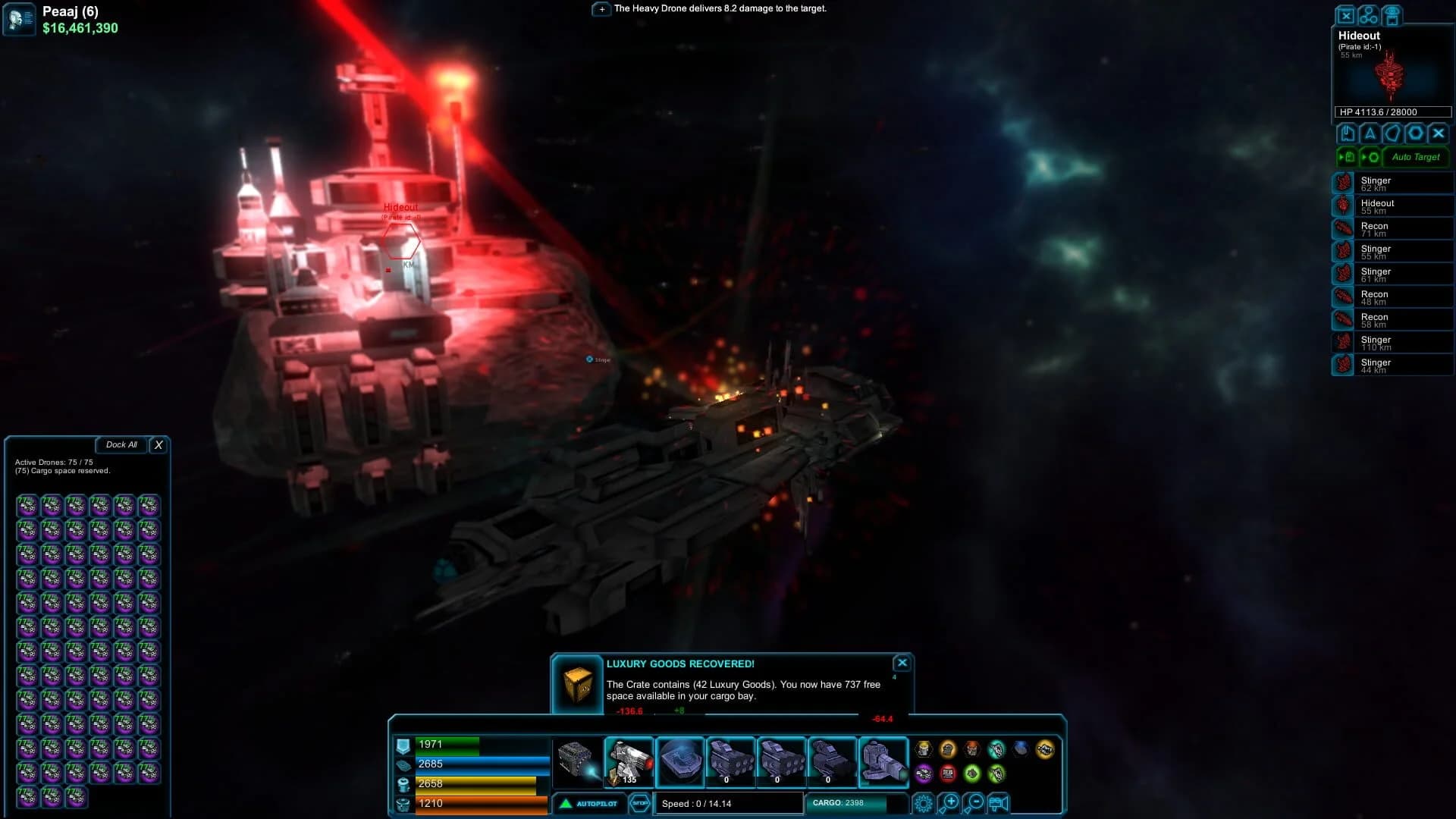
Task: Click the loudspeaker announcement icon
Action: pos(997,802)
